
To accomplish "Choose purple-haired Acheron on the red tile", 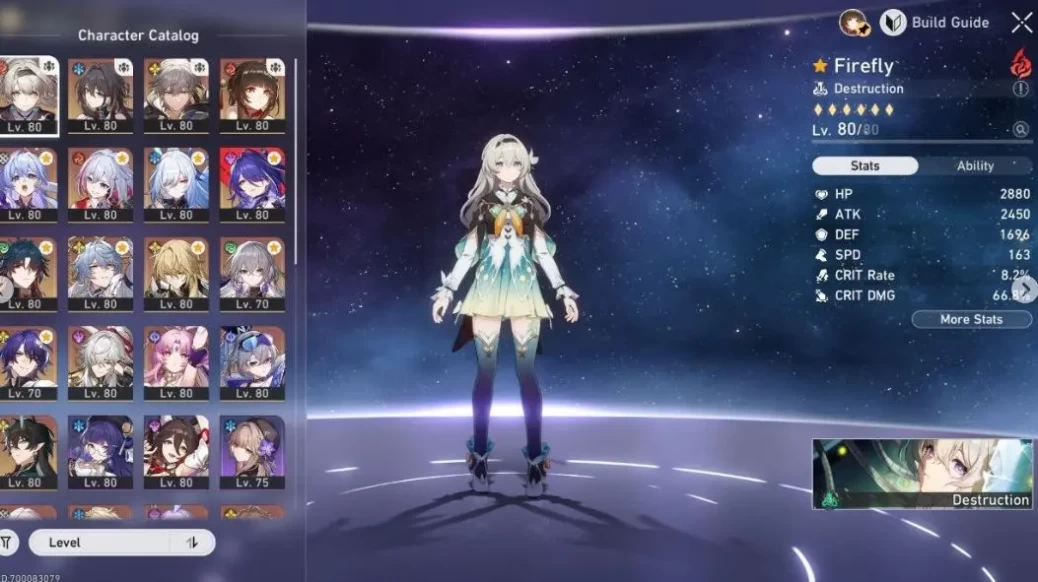I will coord(252,185).
